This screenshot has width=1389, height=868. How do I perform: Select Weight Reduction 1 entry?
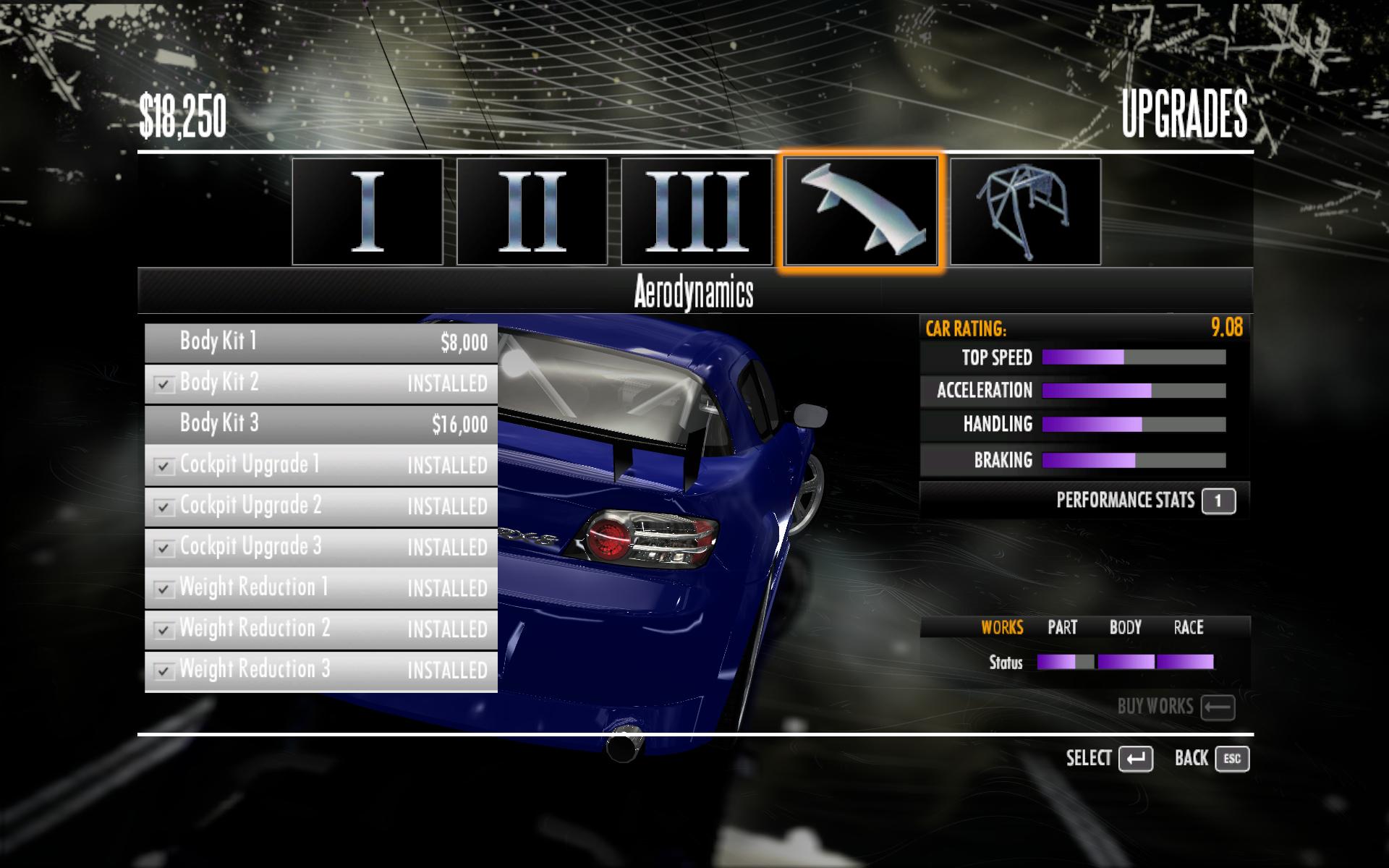point(321,588)
